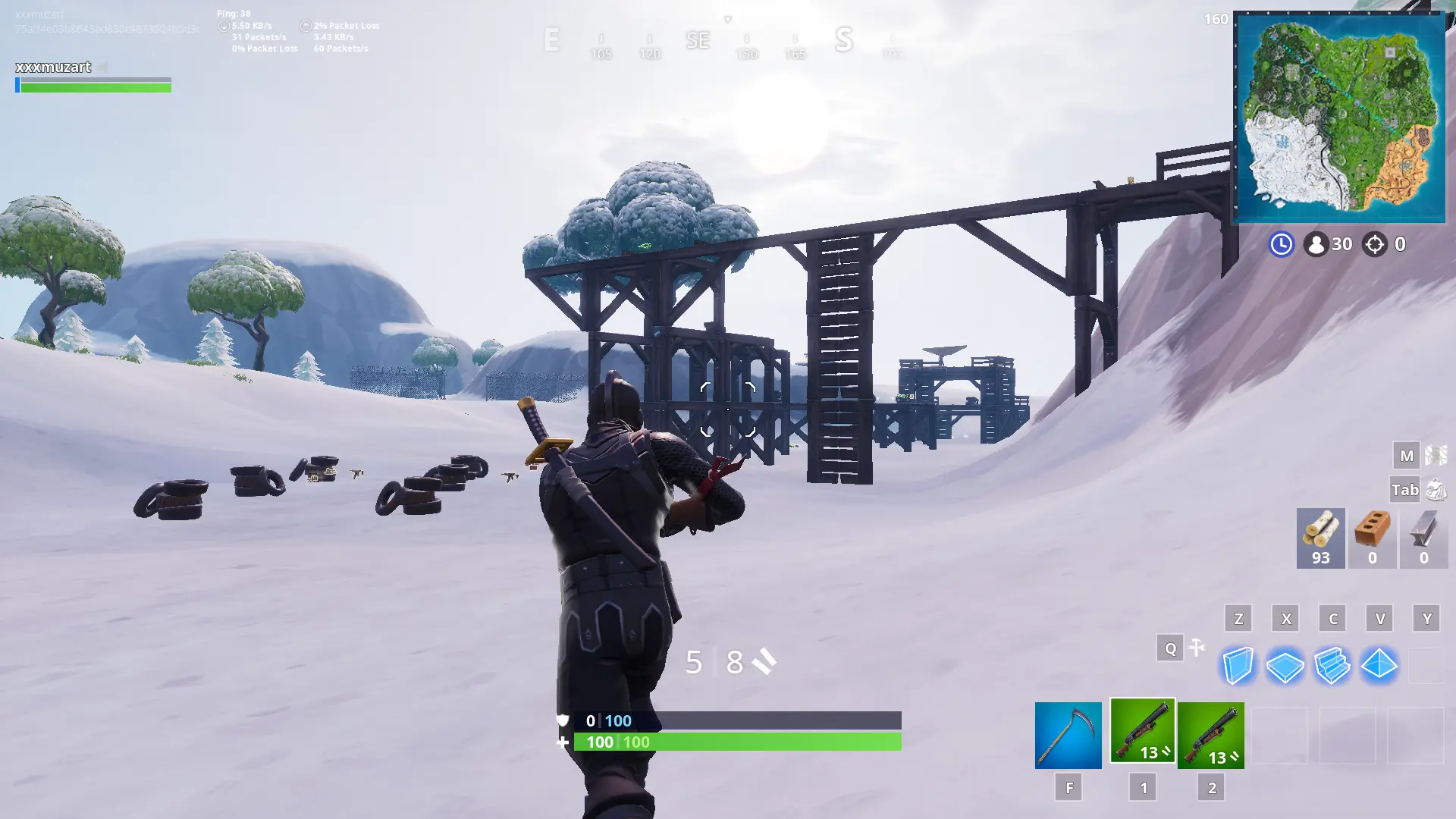This screenshot has height=819, width=1456.
Task: Switch to the unselected pump shotgun slot
Action: [x=1210, y=735]
